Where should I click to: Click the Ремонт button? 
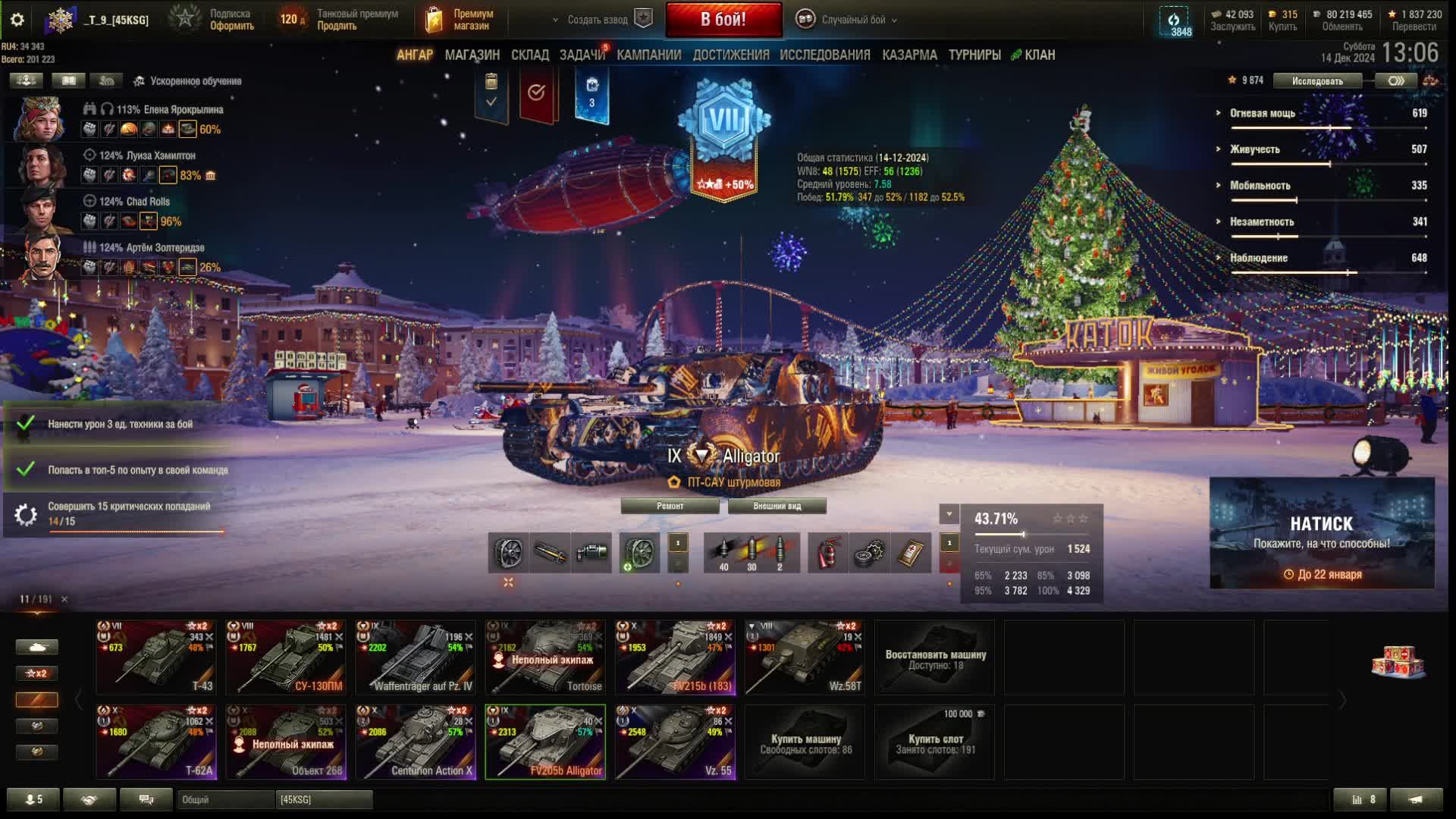coord(670,506)
